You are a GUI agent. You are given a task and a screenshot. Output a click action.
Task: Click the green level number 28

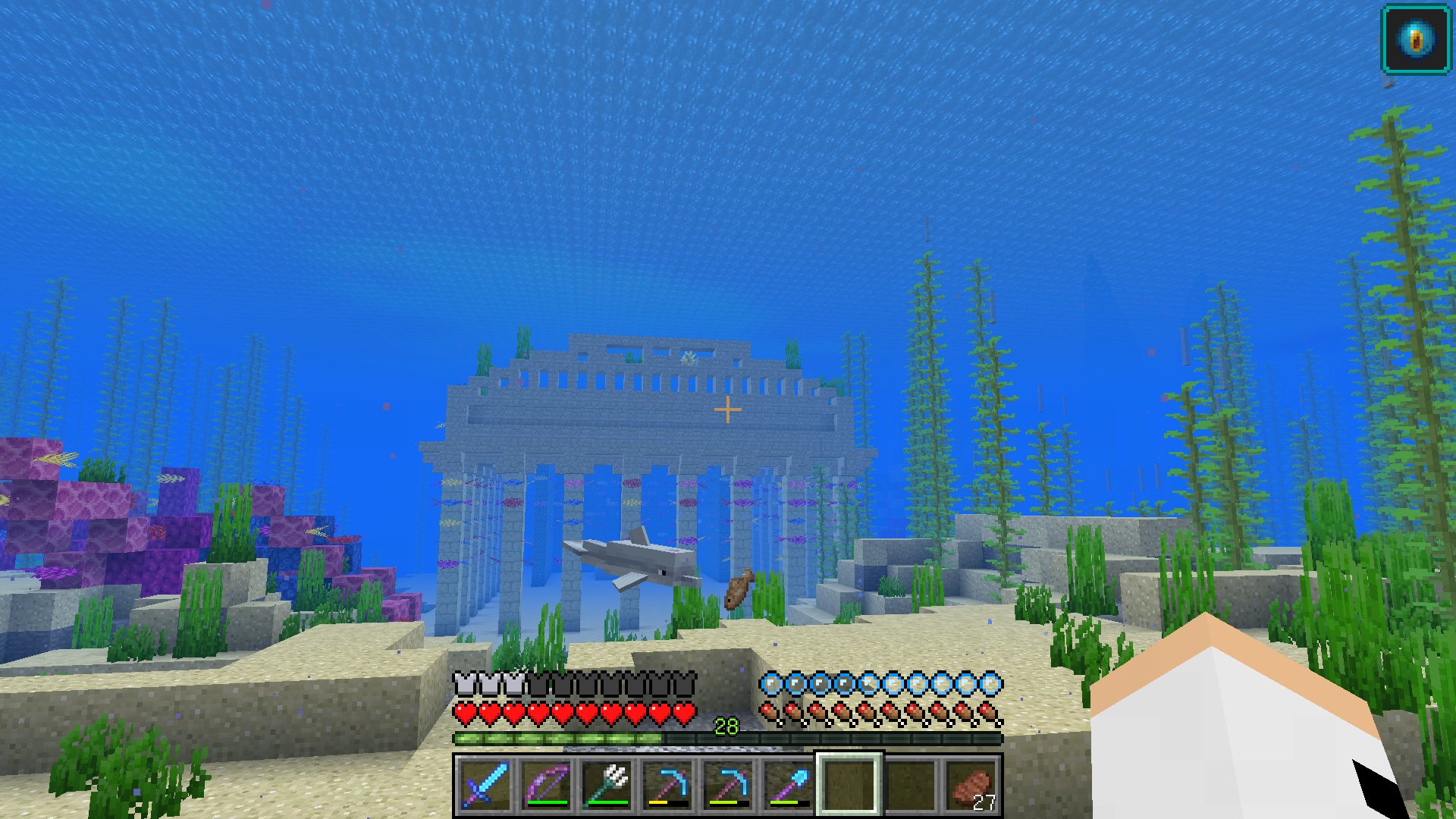click(x=726, y=726)
